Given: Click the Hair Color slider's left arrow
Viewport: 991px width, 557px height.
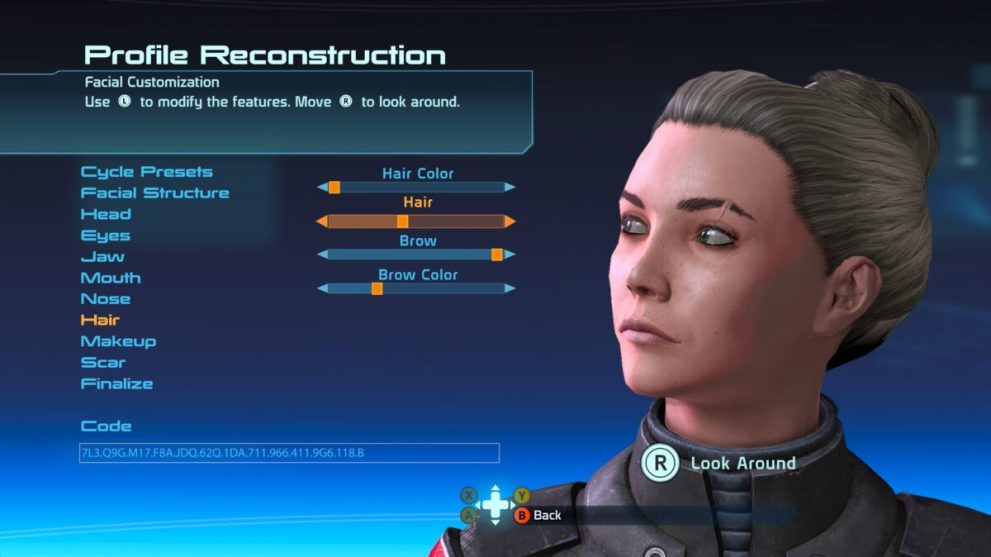Looking at the screenshot, I should point(322,187).
